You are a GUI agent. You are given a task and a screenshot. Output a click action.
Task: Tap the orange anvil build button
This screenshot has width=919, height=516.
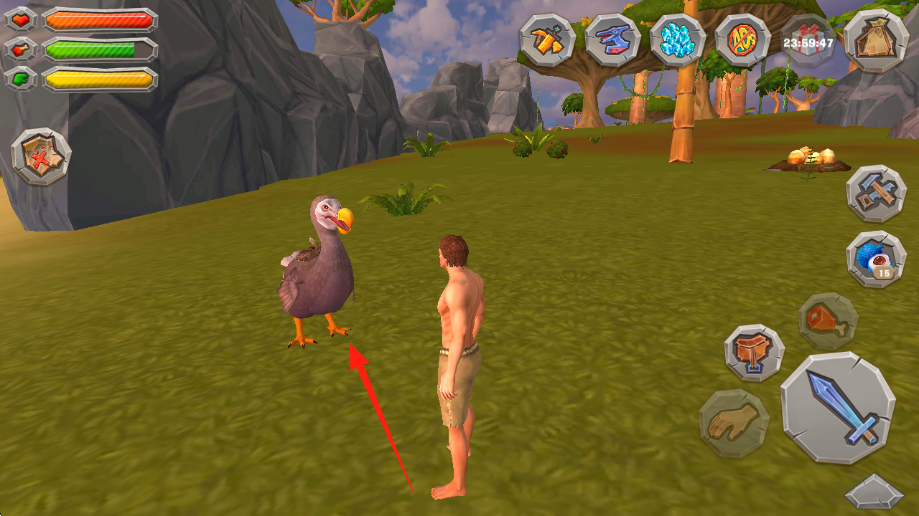coord(754,352)
